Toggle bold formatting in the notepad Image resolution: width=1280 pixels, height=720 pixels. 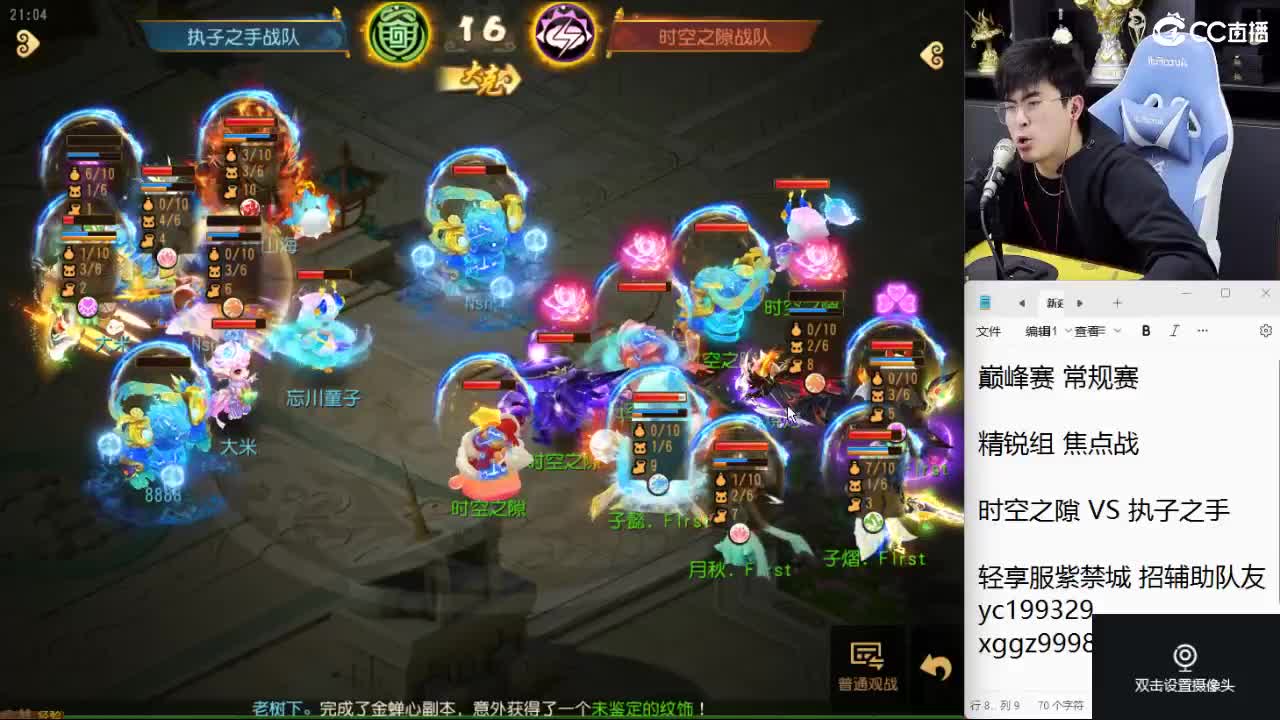point(1146,331)
